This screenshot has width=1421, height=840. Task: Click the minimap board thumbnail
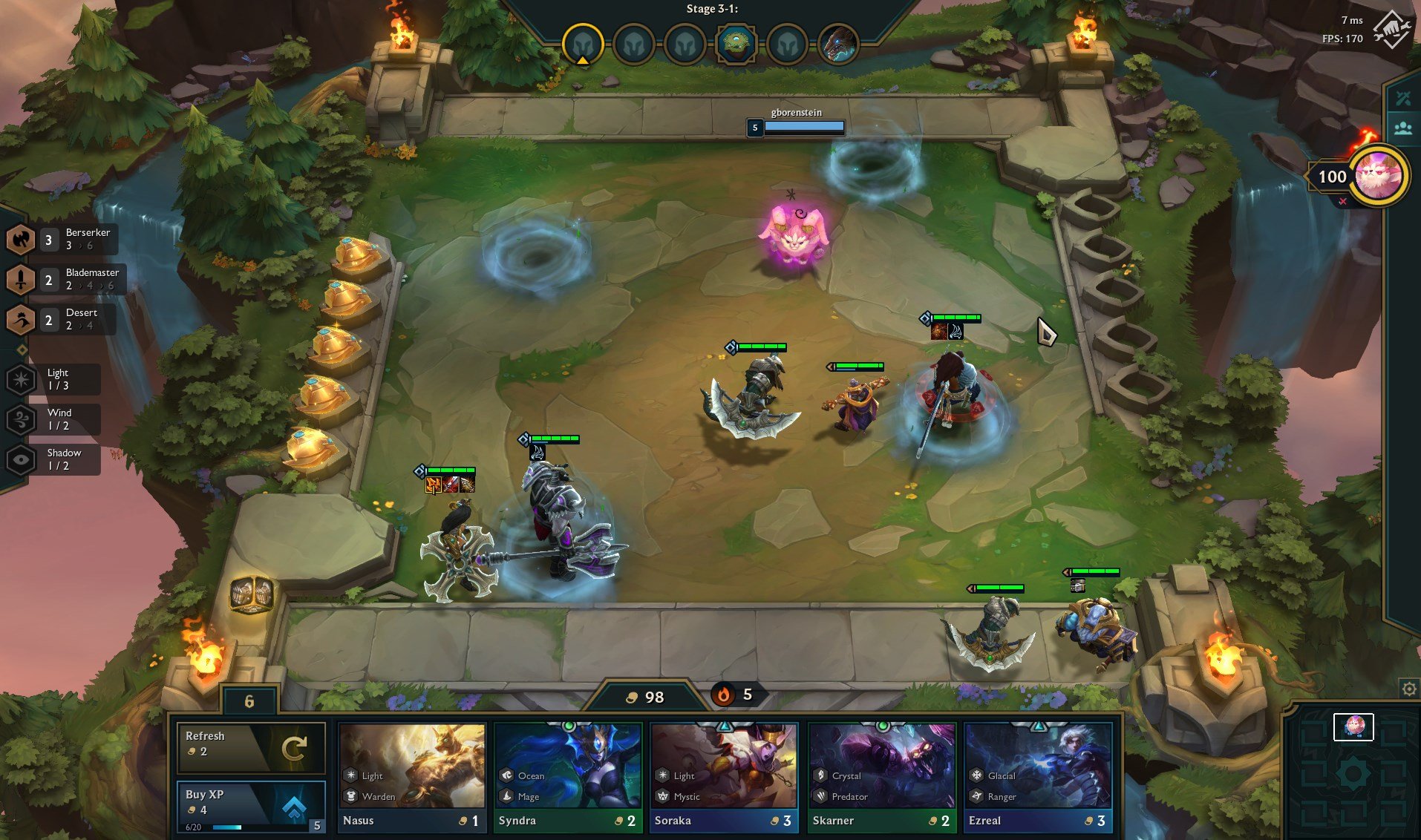1353,727
